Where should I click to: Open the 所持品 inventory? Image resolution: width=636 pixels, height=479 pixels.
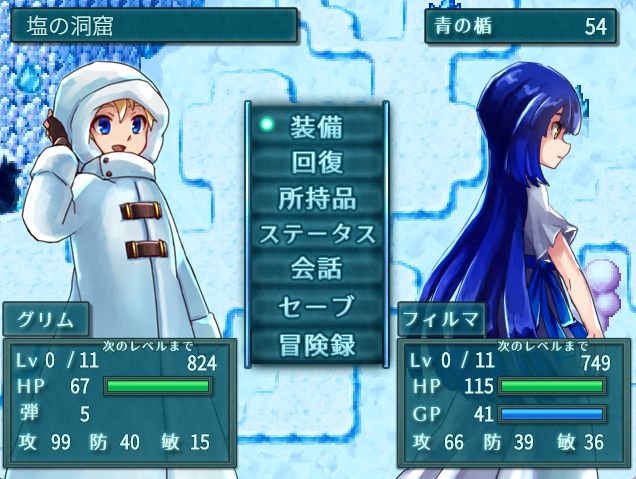click(316, 198)
